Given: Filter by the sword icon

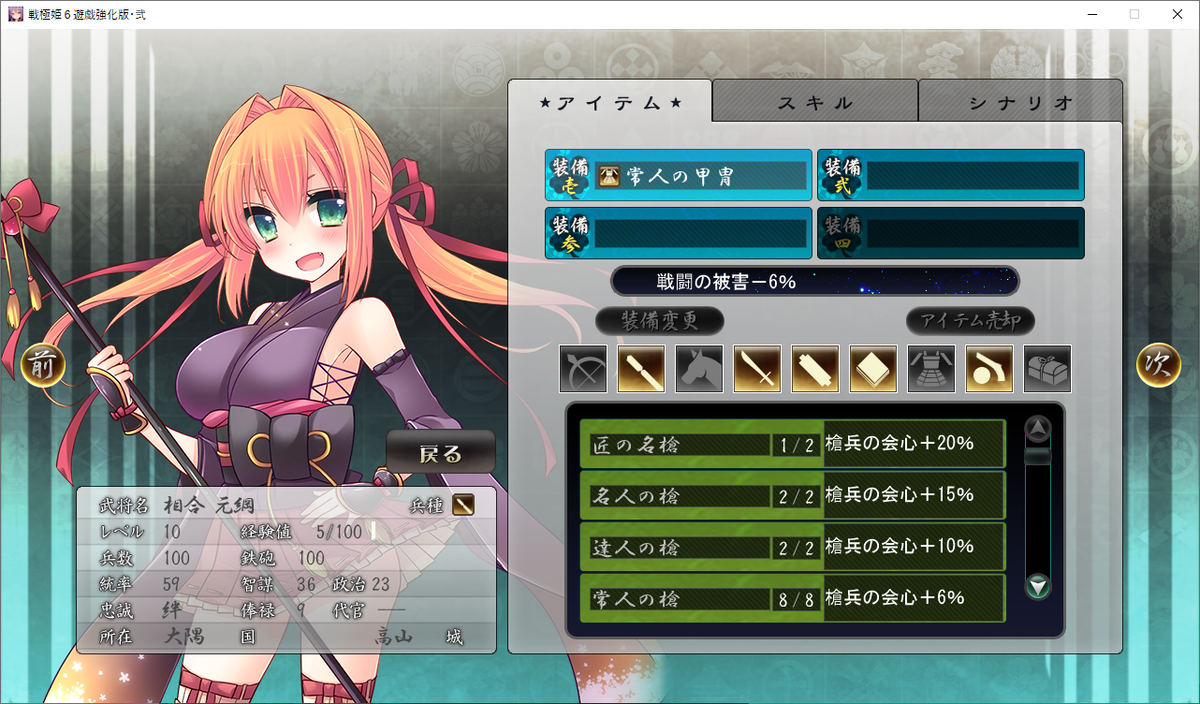Looking at the screenshot, I should tap(757, 369).
